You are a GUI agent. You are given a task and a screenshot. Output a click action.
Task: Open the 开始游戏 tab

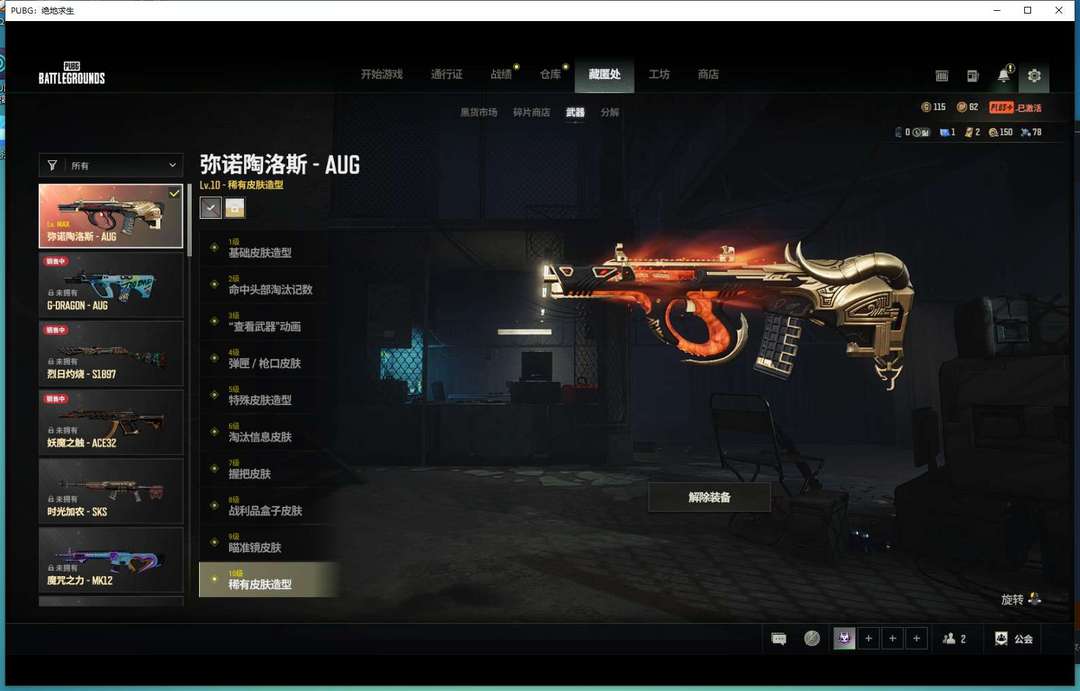[381, 75]
